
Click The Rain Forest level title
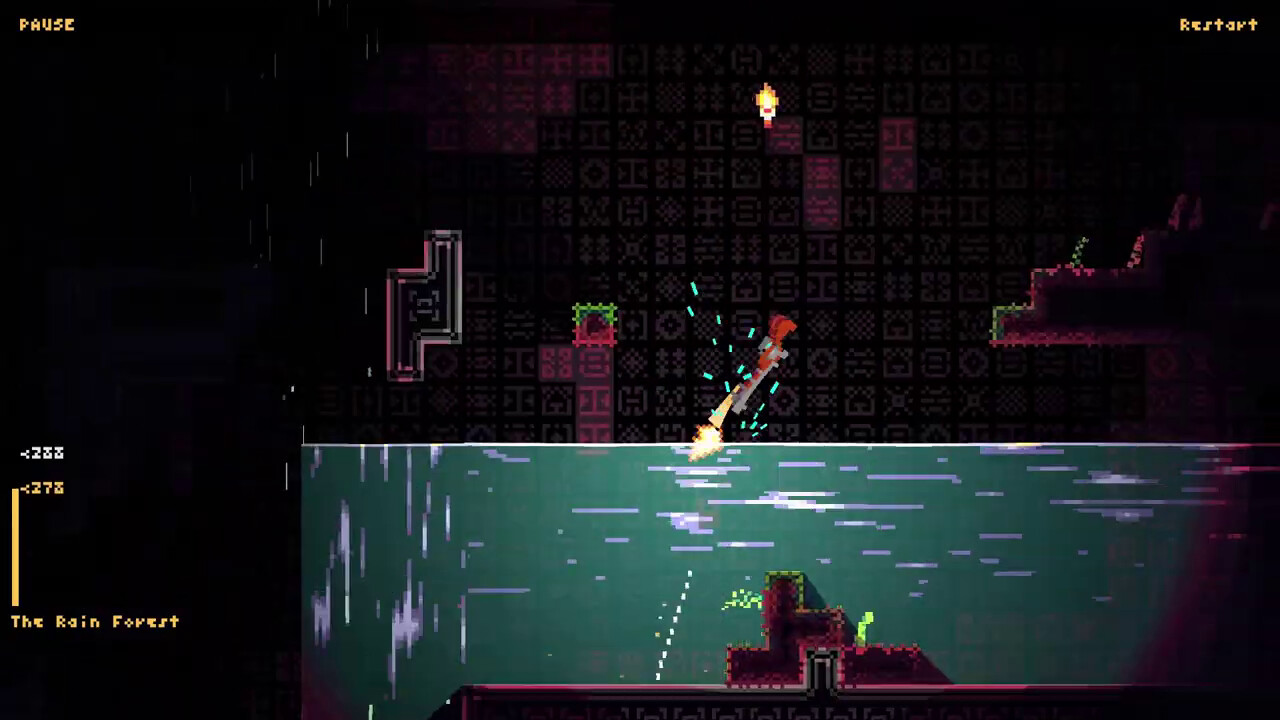(x=93, y=622)
